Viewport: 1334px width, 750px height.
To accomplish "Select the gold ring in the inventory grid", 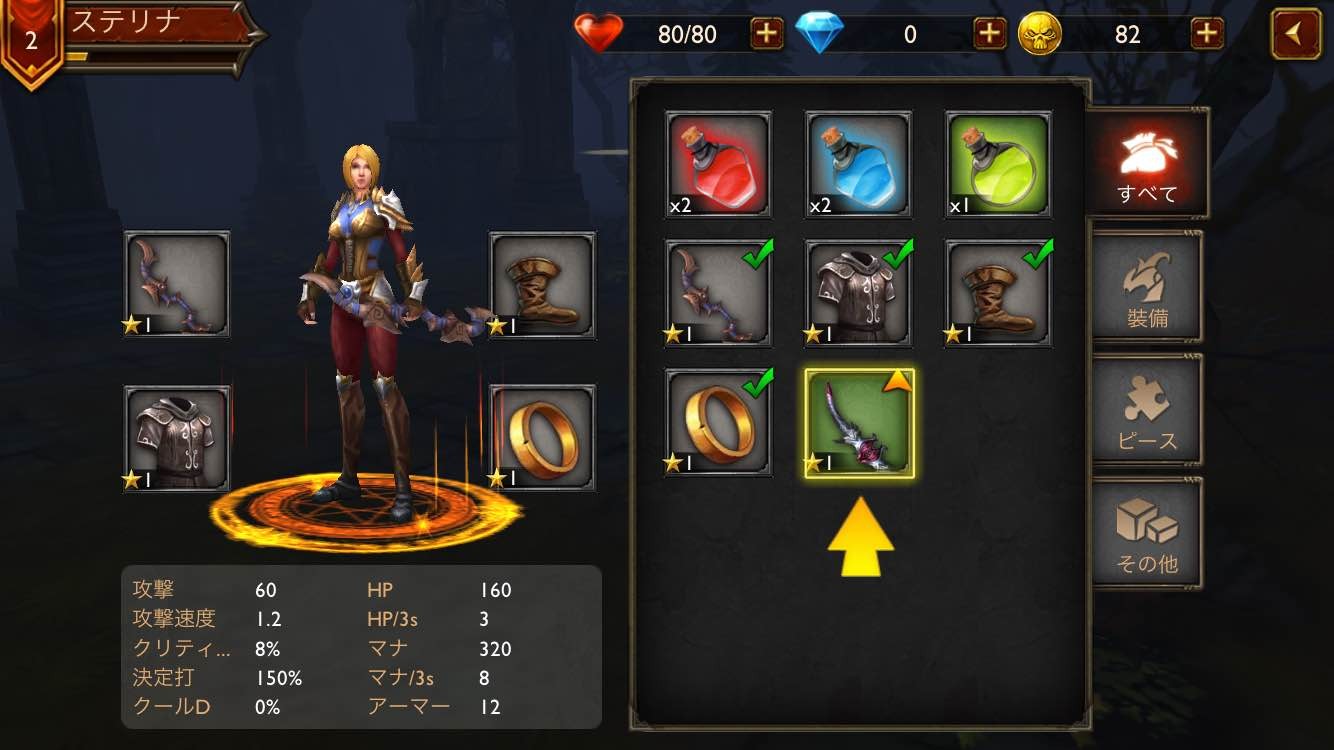I will pos(718,423).
